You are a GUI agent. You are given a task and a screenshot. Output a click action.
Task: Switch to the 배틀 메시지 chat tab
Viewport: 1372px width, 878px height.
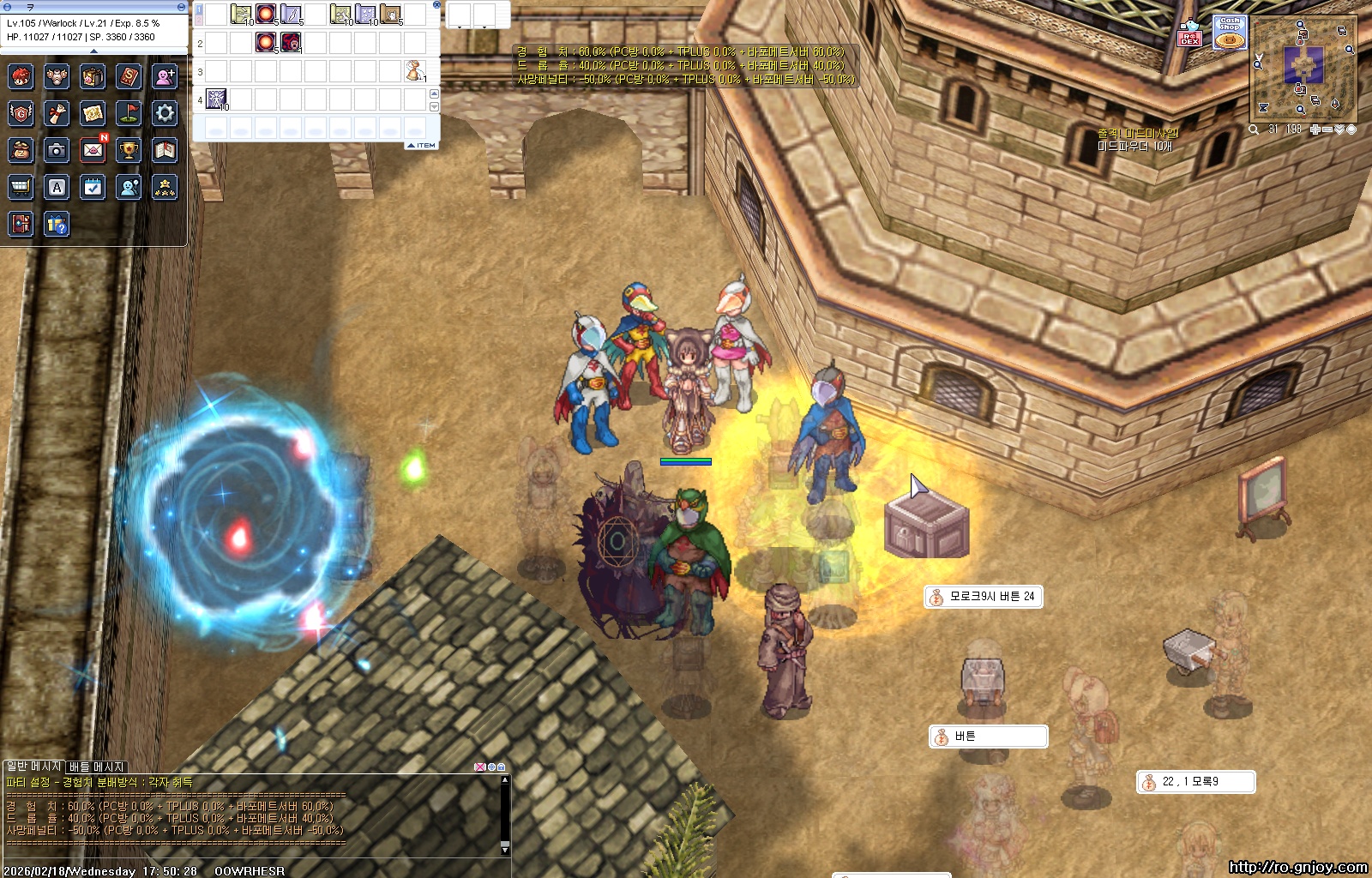(x=97, y=767)
